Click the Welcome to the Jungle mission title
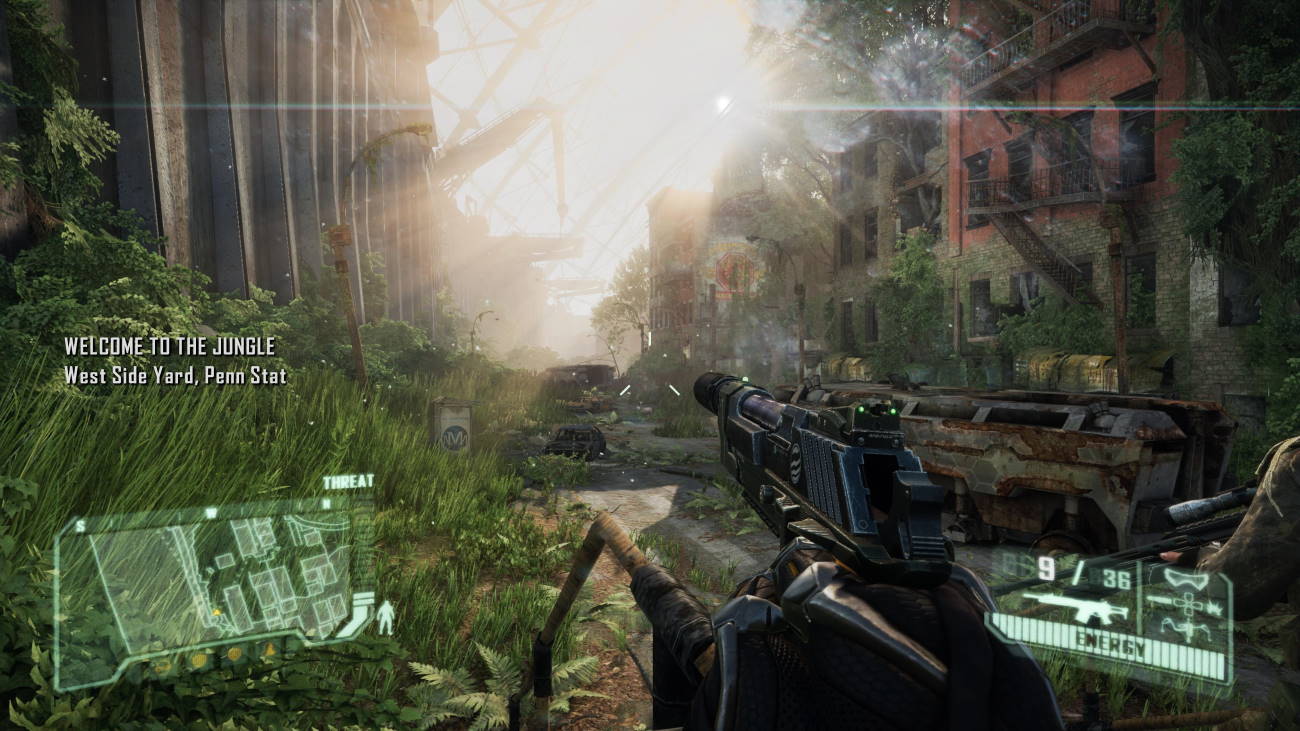Screen dimensions: 1300x731 [169, 347]
